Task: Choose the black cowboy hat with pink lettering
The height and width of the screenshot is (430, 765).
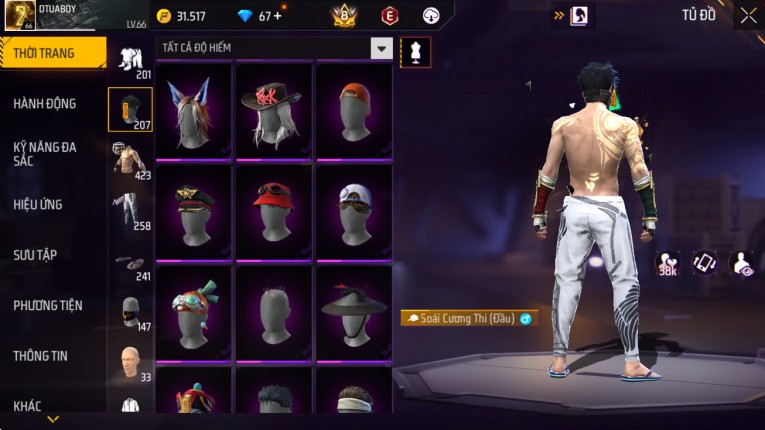Action: point(274,110)
